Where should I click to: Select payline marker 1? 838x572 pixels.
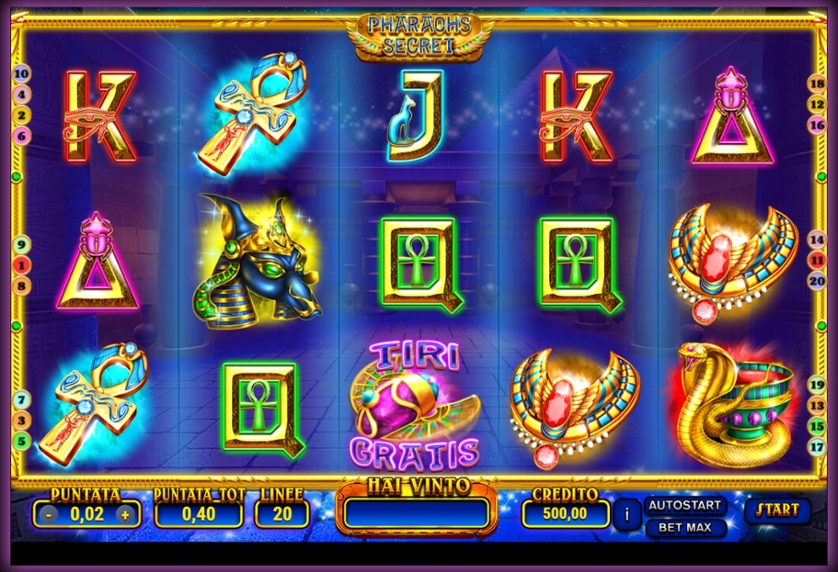[22, 264]
